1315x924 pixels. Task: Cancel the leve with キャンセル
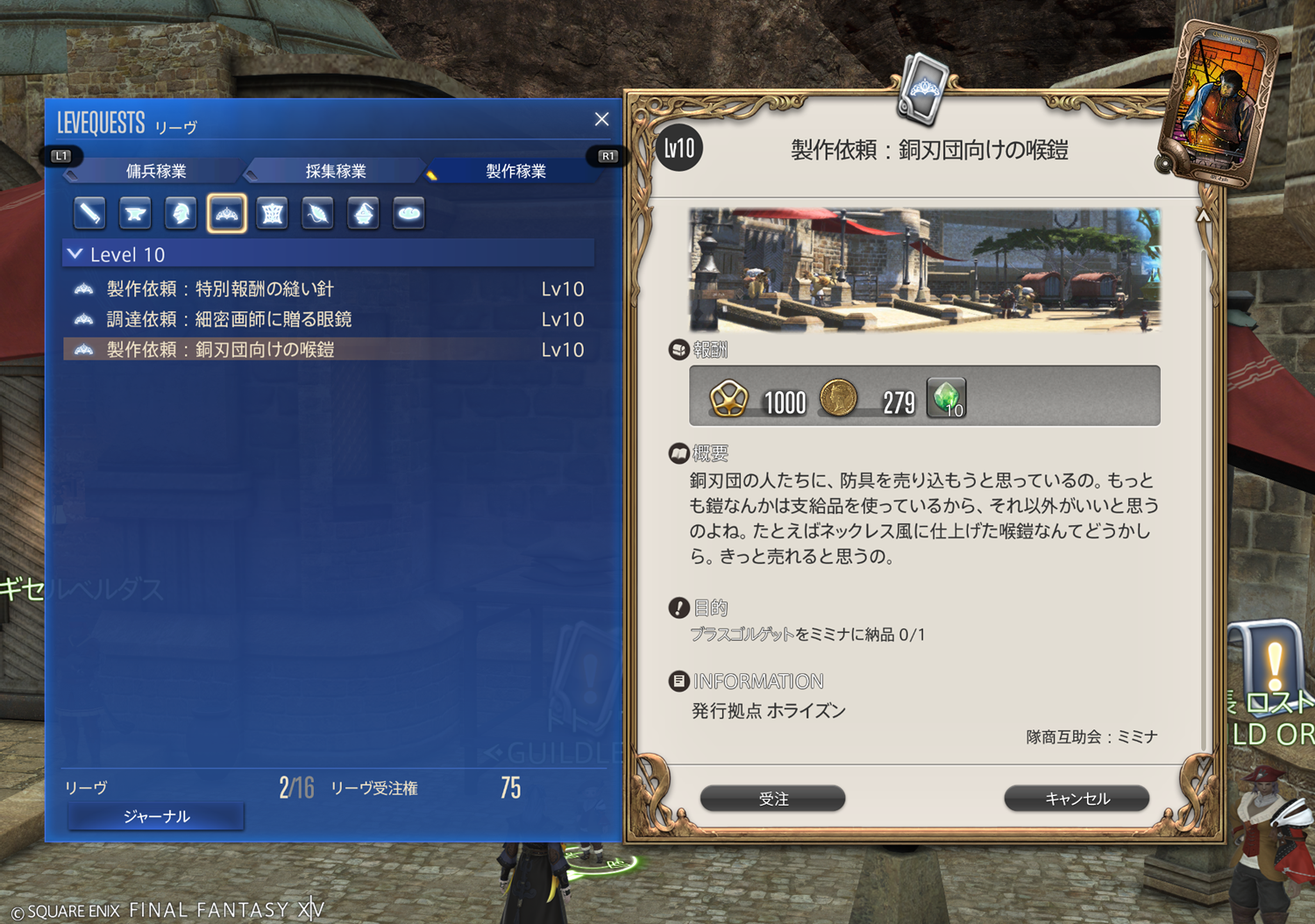[1077, 799]
